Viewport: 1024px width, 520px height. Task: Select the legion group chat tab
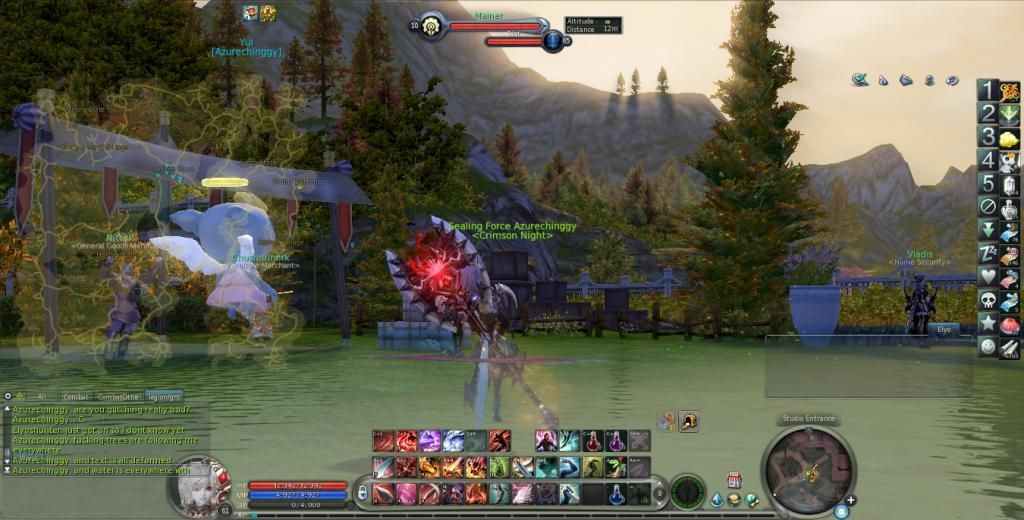165,396
